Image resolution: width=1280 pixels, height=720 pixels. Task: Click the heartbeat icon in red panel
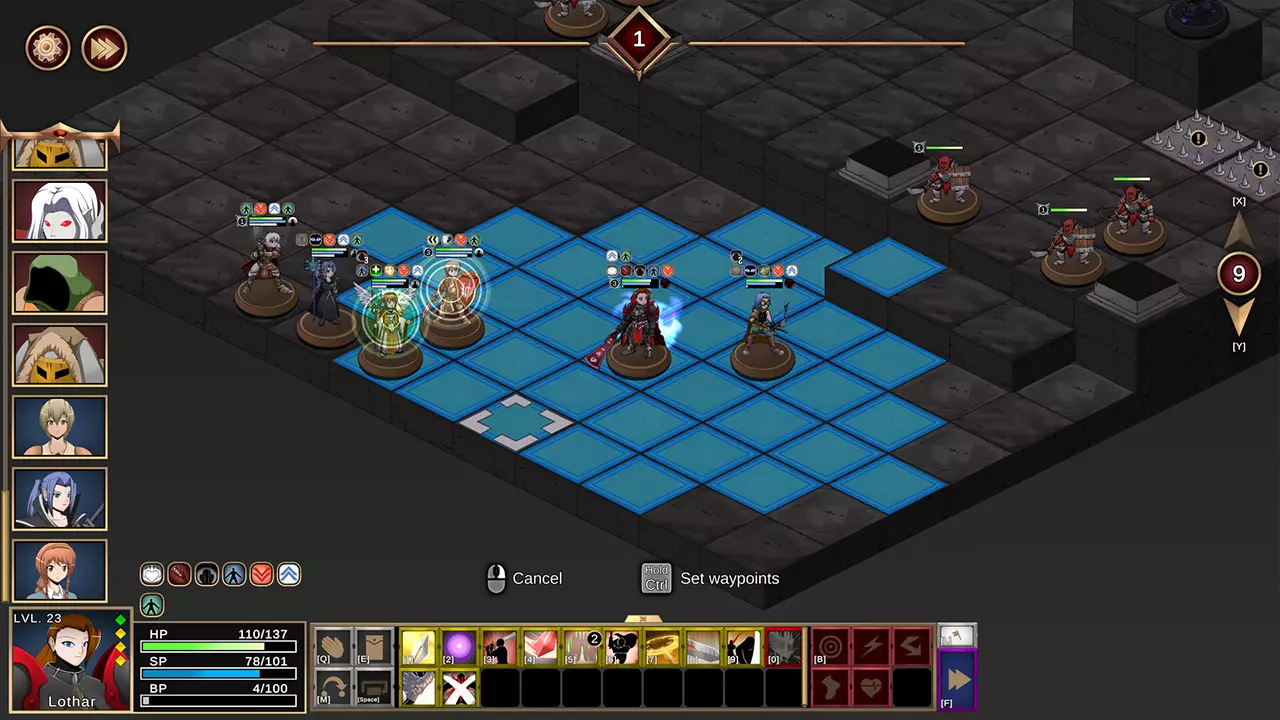tap(873, 685)
